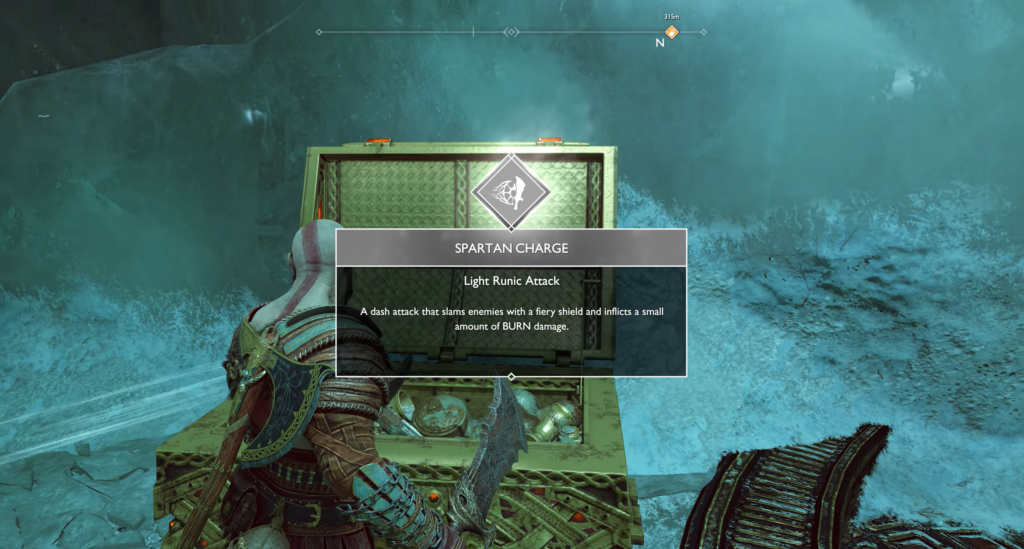Click the Spartan Charge title bar

coord(511,248)
